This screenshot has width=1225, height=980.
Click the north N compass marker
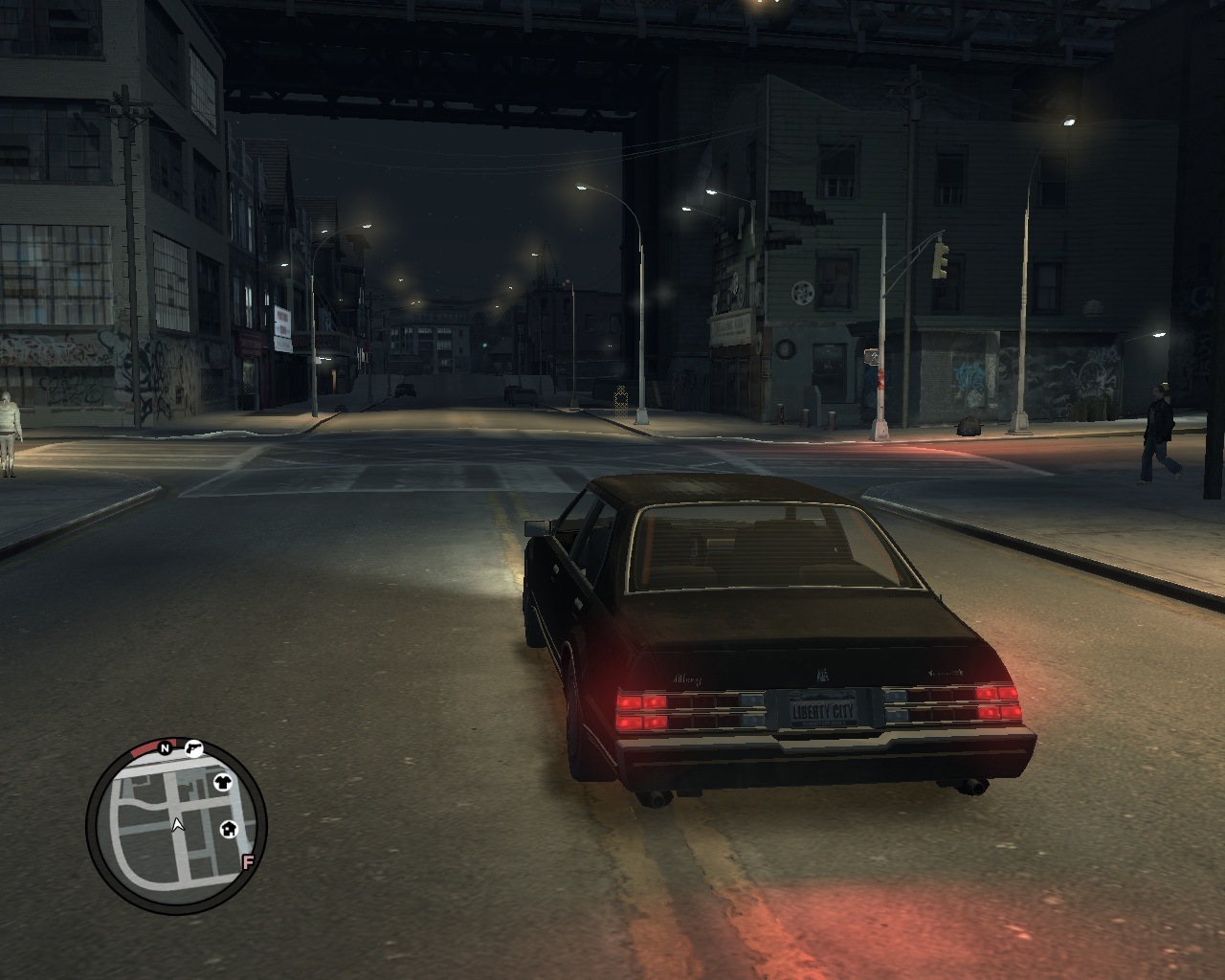point(165,747)
